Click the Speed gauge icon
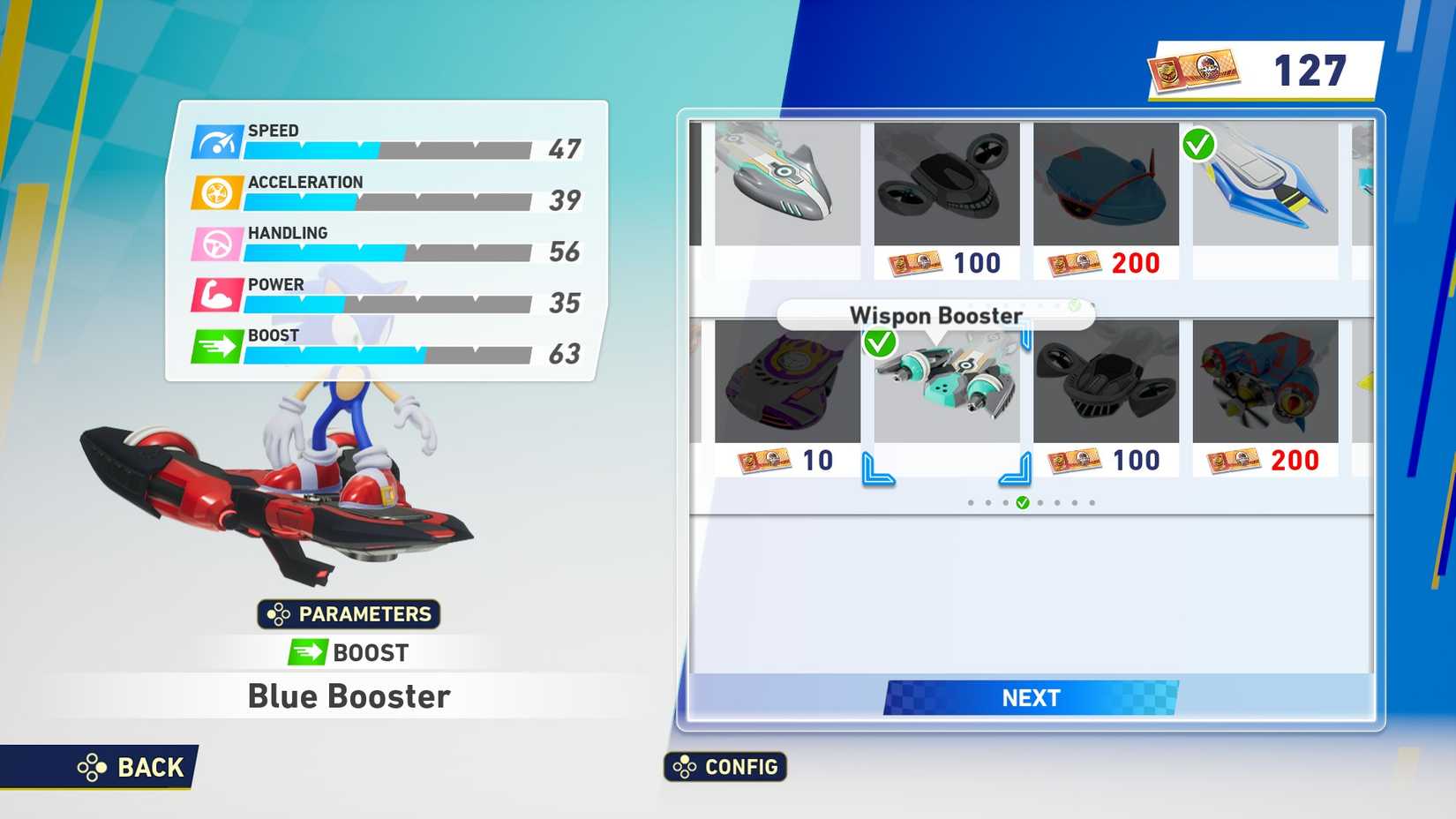The image size is (1456, 819). (x=215, y=141)
